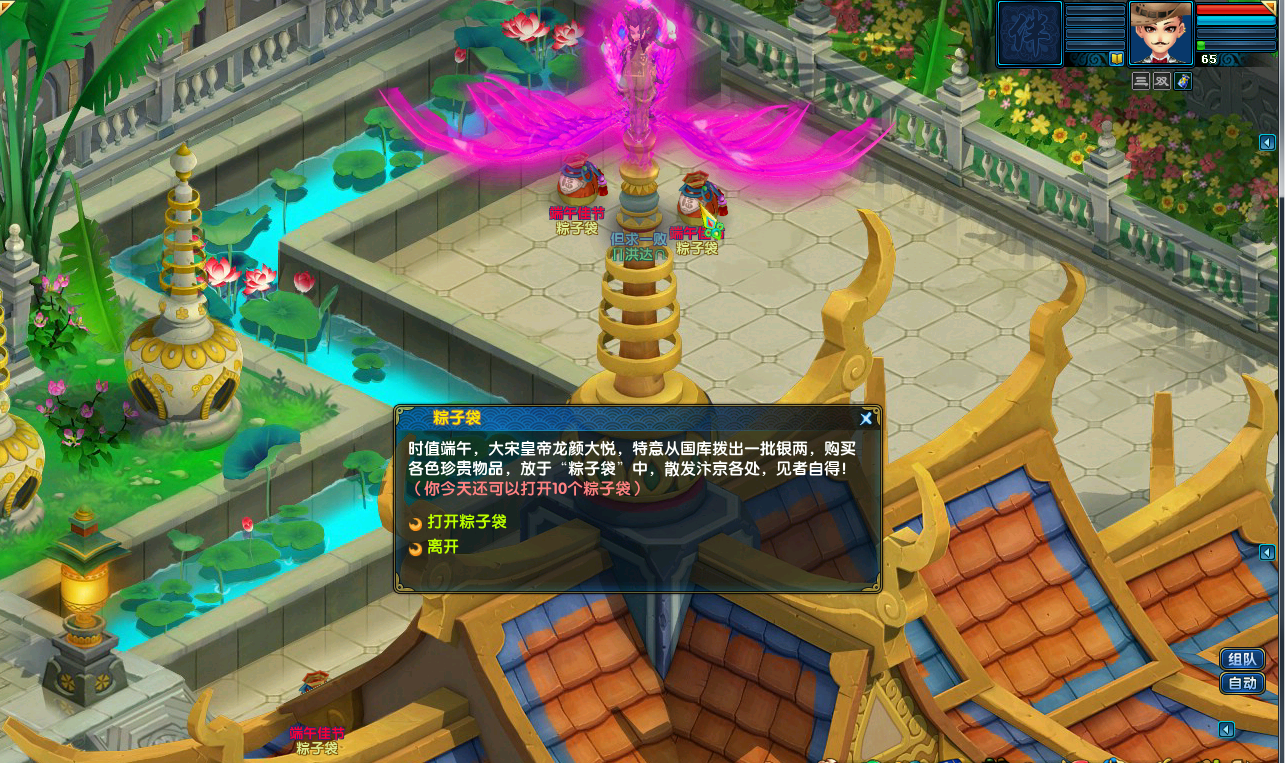Viewport: 1285px width, 763px height.
Task: Select the 离开 option to leave
Action: coord(442,548)
